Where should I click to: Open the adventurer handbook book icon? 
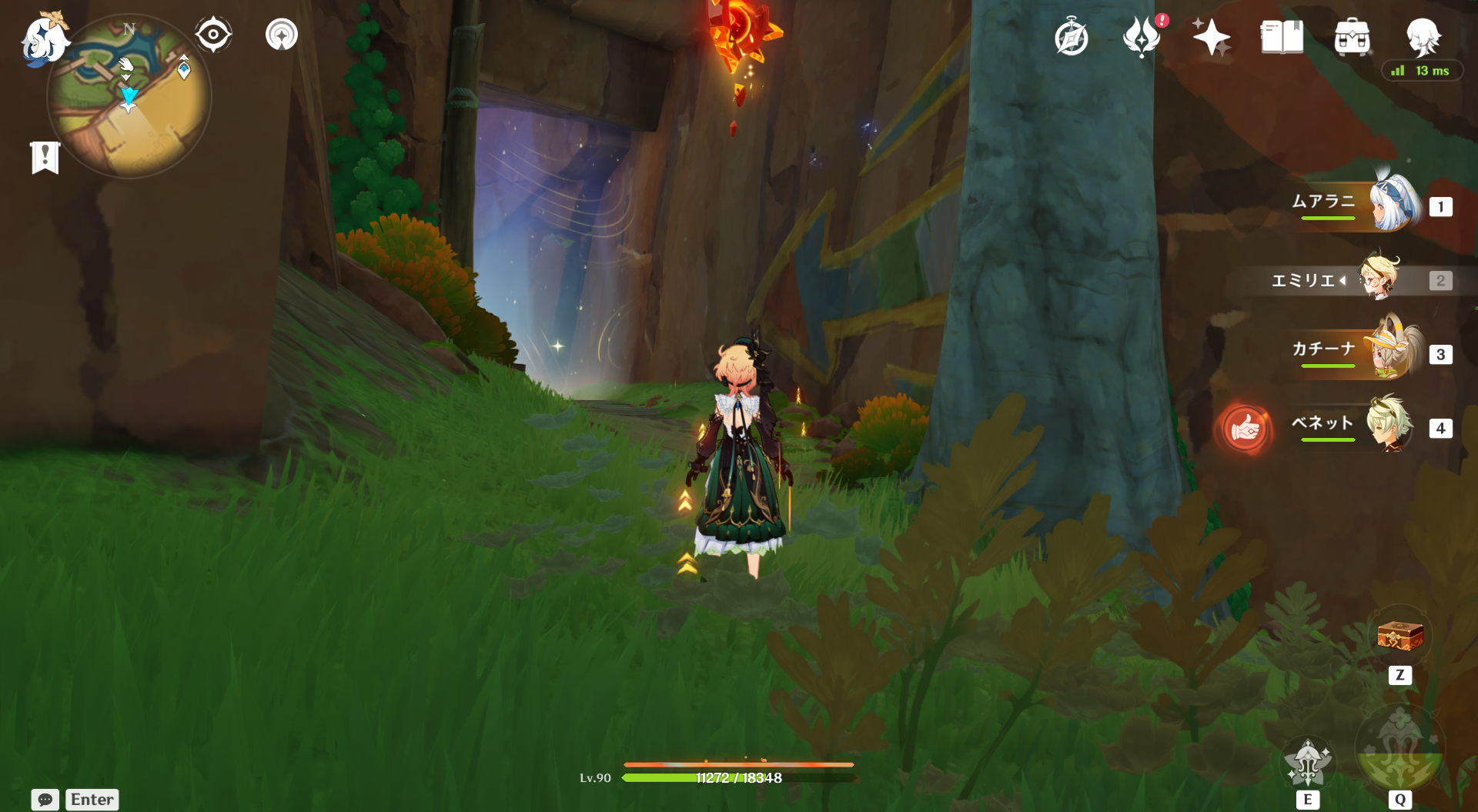click(x=1282, y=37)
